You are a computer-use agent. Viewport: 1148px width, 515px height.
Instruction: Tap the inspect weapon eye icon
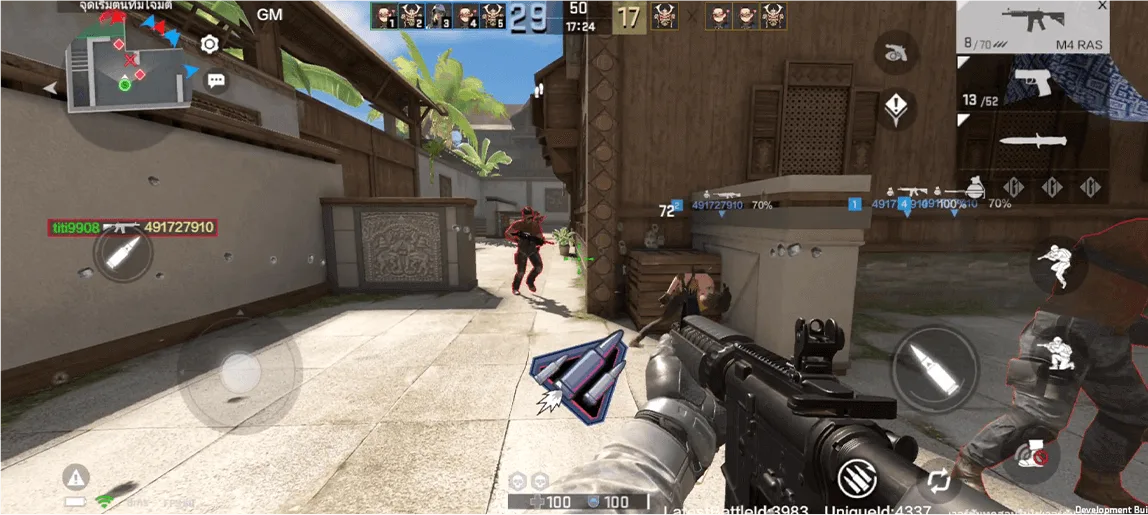897,53
